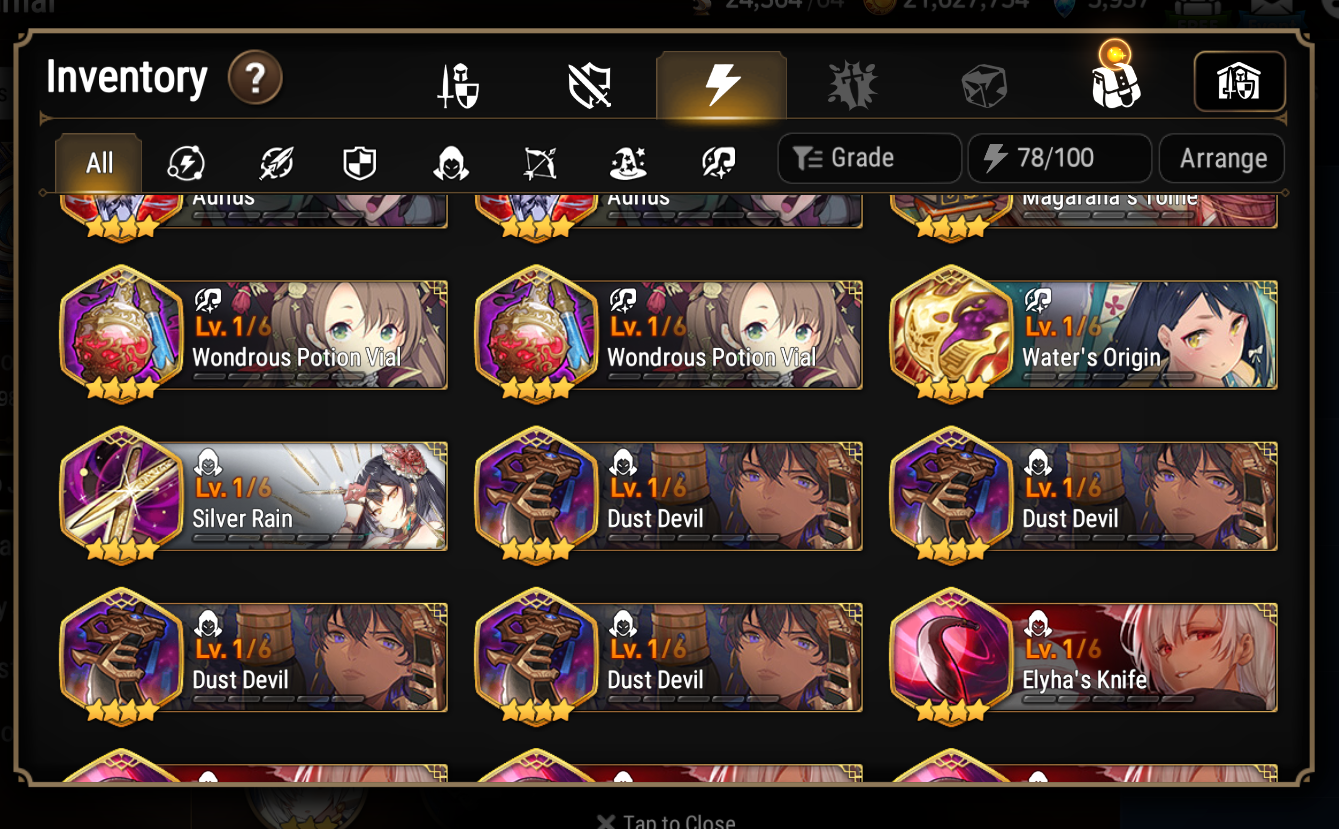Select the Knight shield class filter icon
1339x829 pixels.
[x=359, y=162]
